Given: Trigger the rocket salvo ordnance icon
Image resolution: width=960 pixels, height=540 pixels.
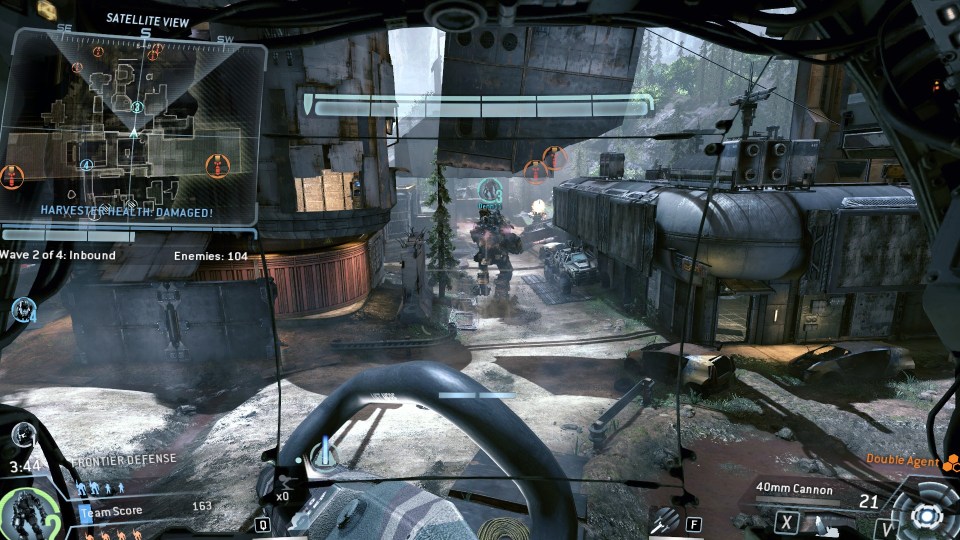Looking at the screenshot, I should 663,520.
